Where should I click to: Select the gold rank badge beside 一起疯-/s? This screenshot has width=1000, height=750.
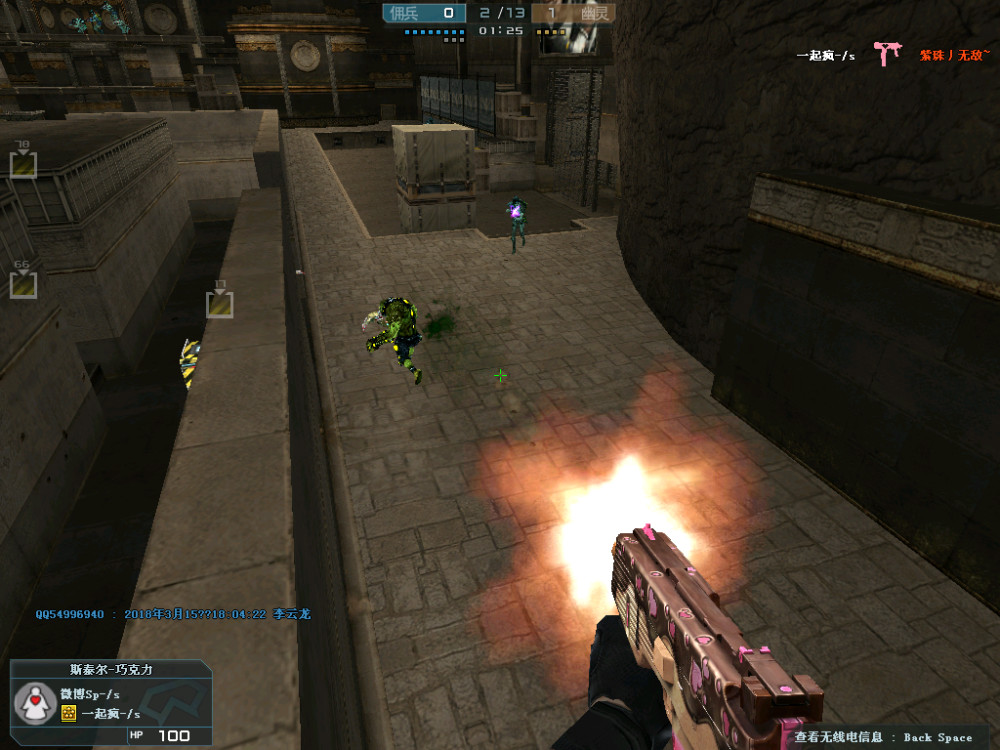pyautogui.click(x=68, y=713)
